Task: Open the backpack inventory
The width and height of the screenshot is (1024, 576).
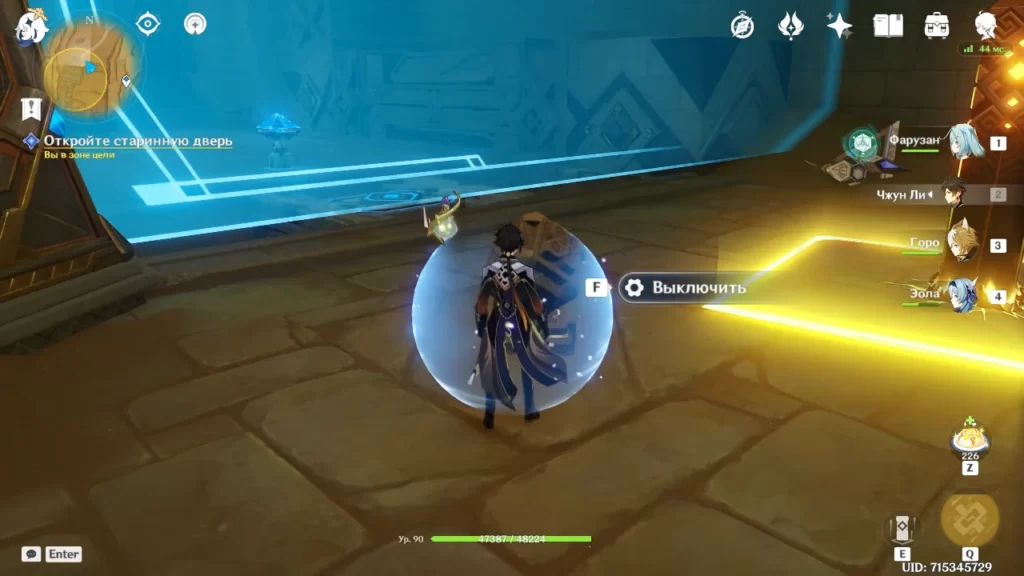Action: click(x=937, y=26)
